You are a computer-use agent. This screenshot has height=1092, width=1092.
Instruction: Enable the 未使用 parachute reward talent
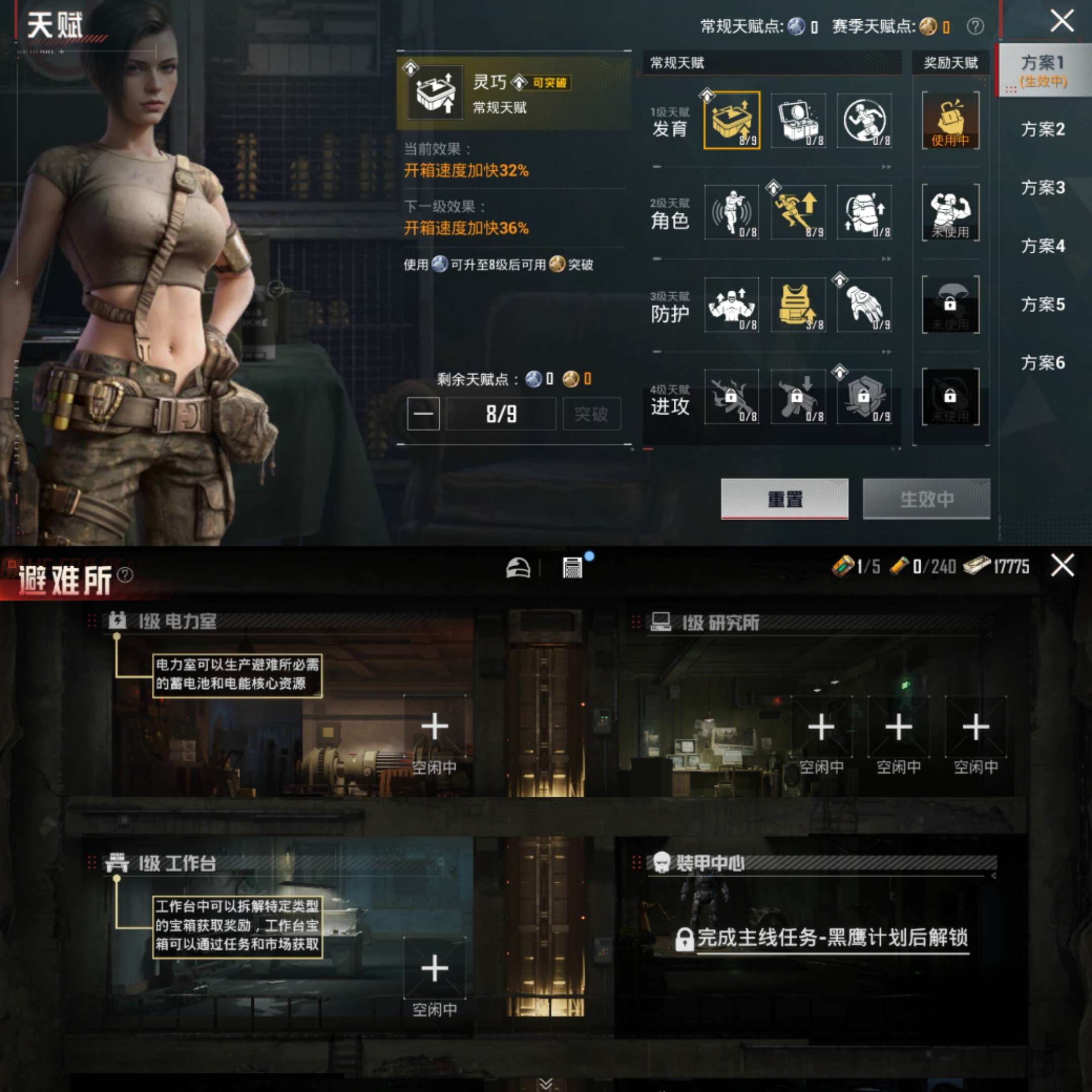click(x=951, y=305)
